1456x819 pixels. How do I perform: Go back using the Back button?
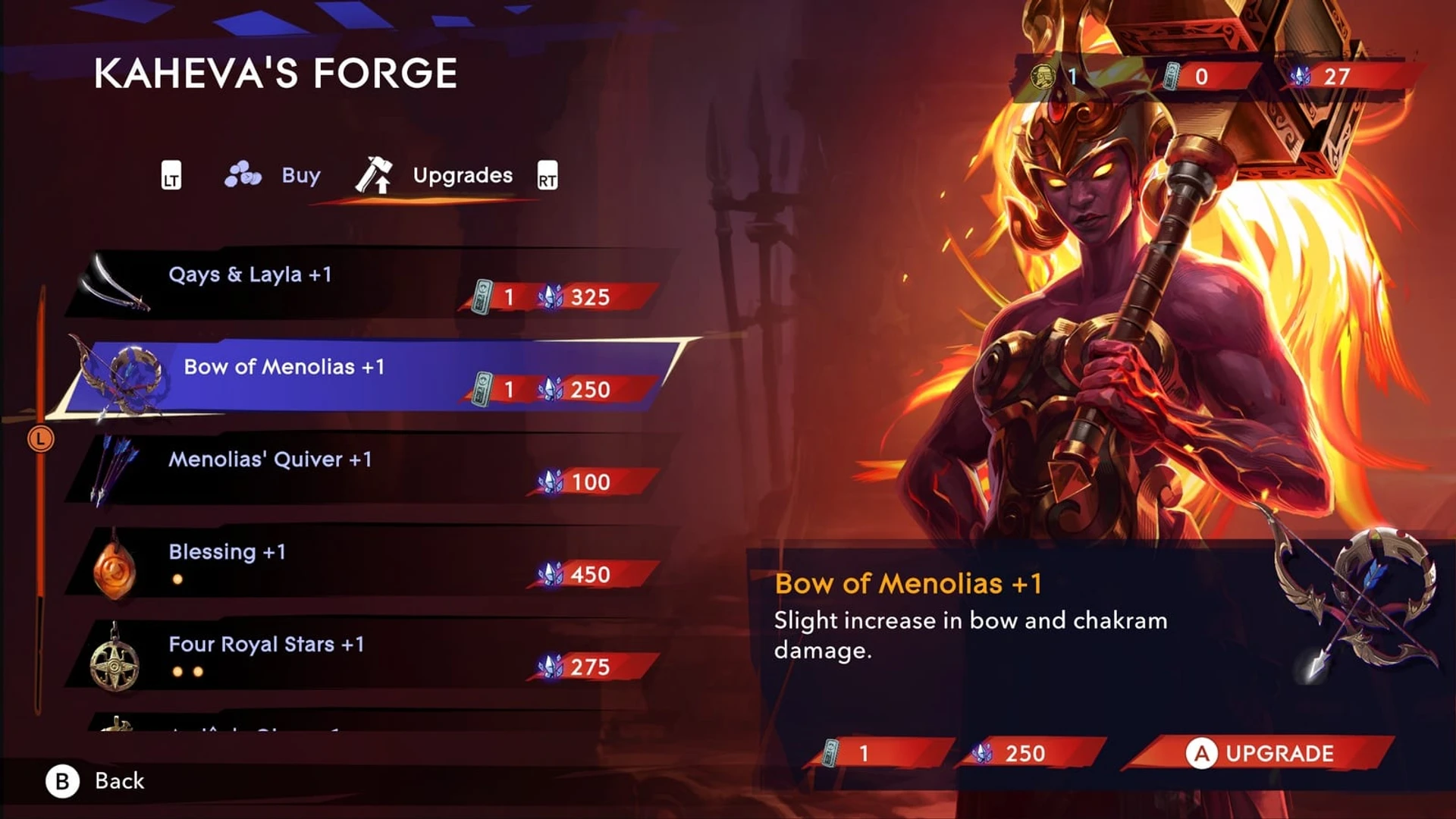coord(96,781)
